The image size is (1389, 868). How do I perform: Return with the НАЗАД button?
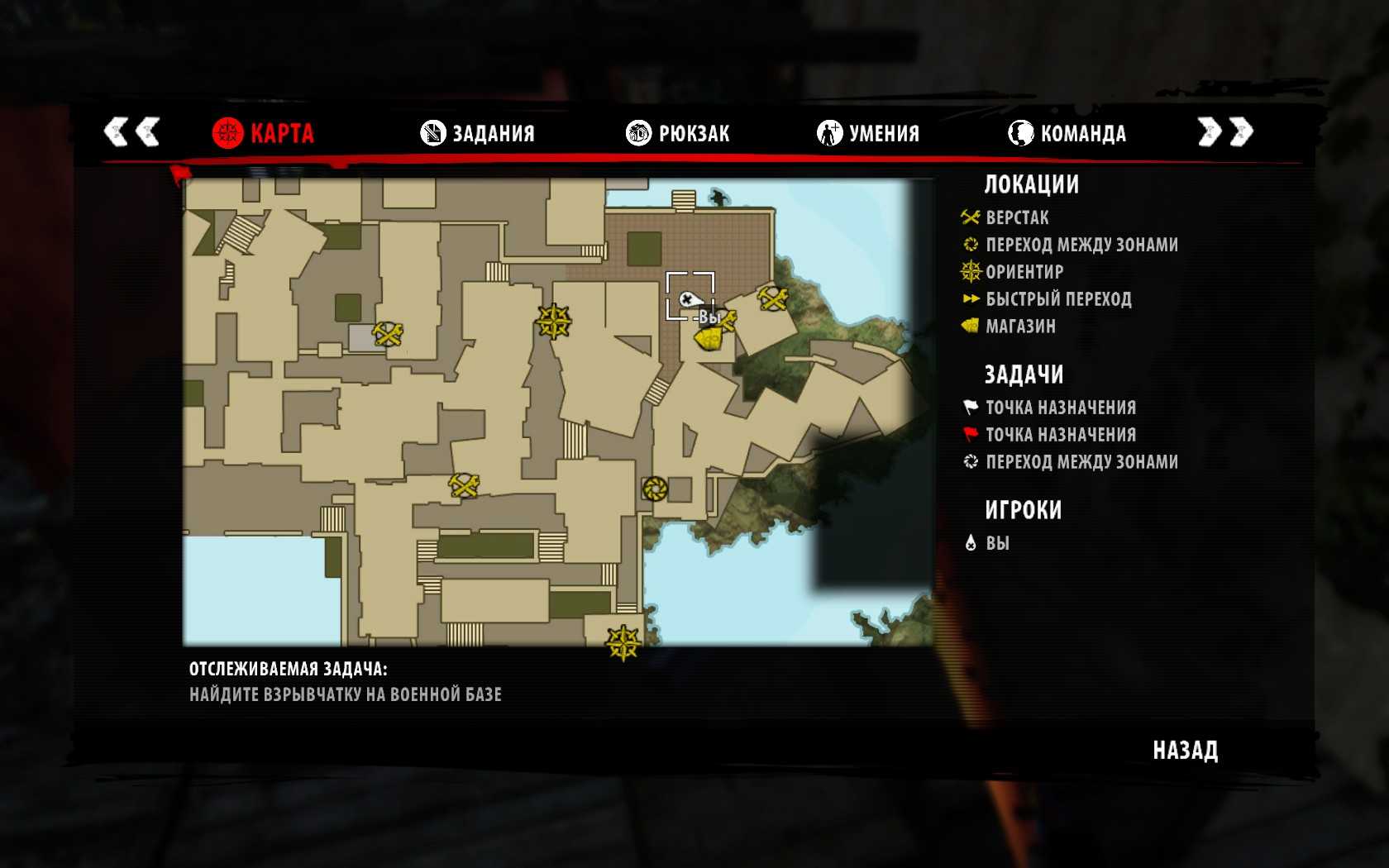pos(1185,751)
